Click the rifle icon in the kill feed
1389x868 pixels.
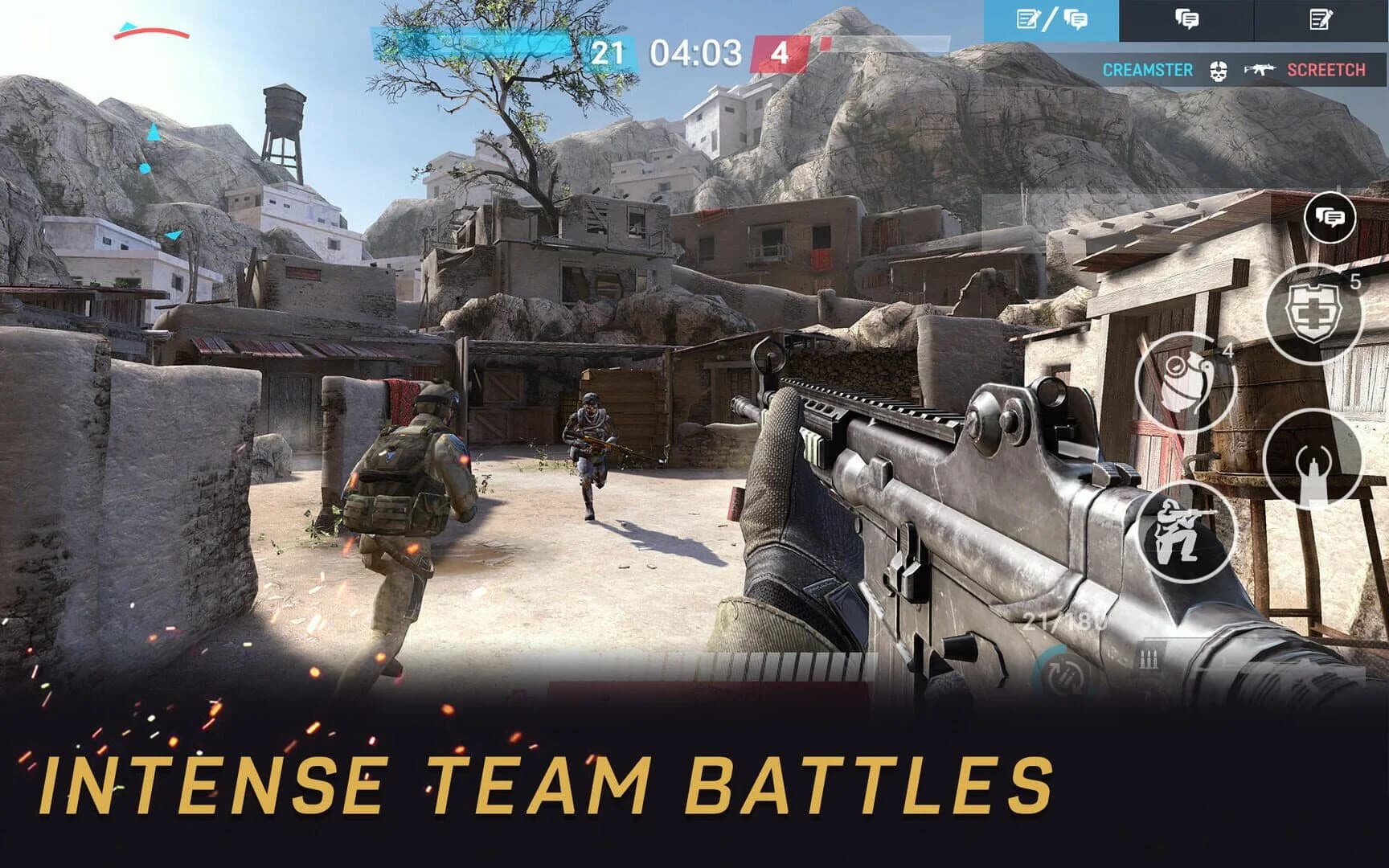[x=1259, y=71]
